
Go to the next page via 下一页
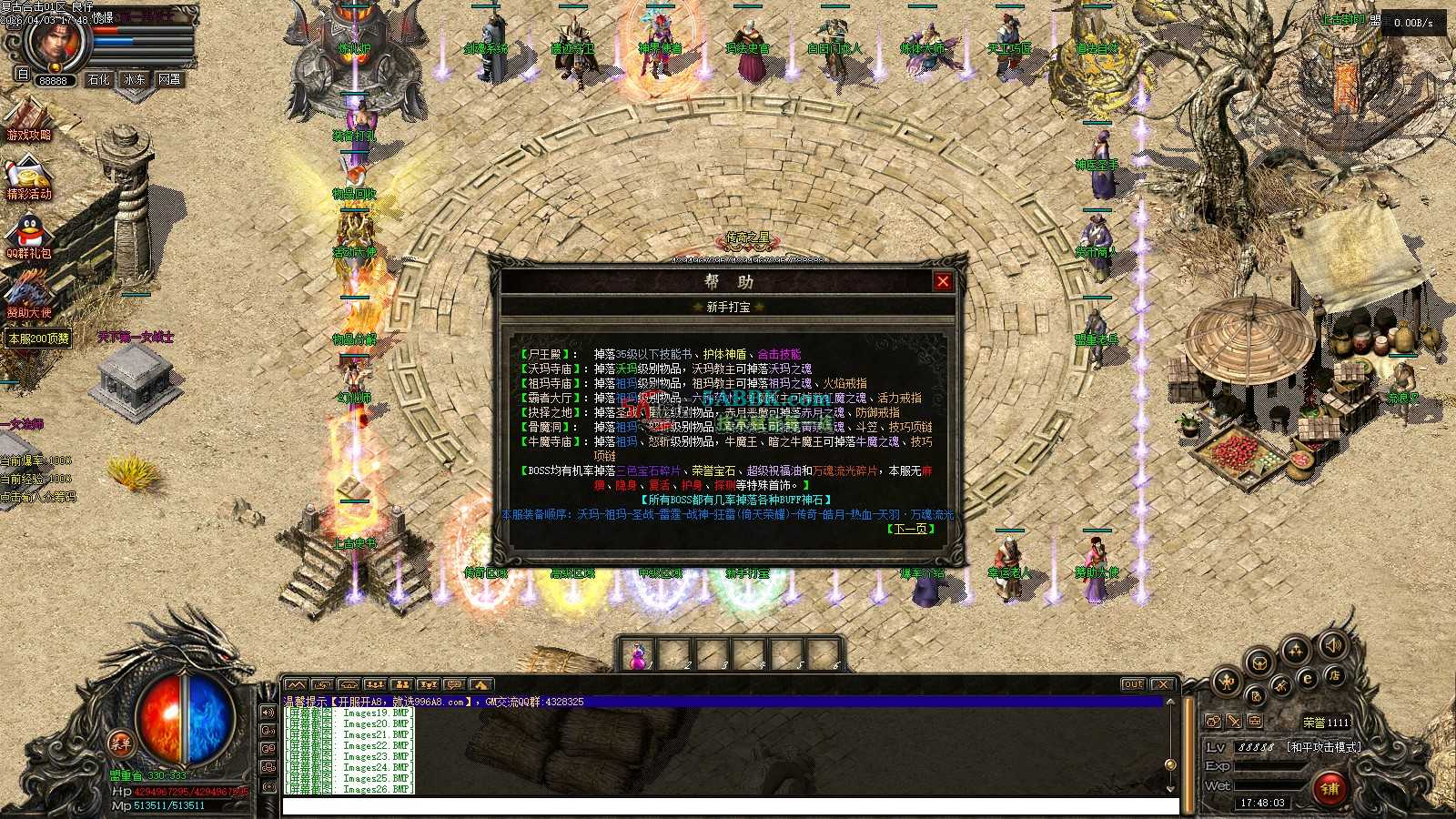pos(910,529)
